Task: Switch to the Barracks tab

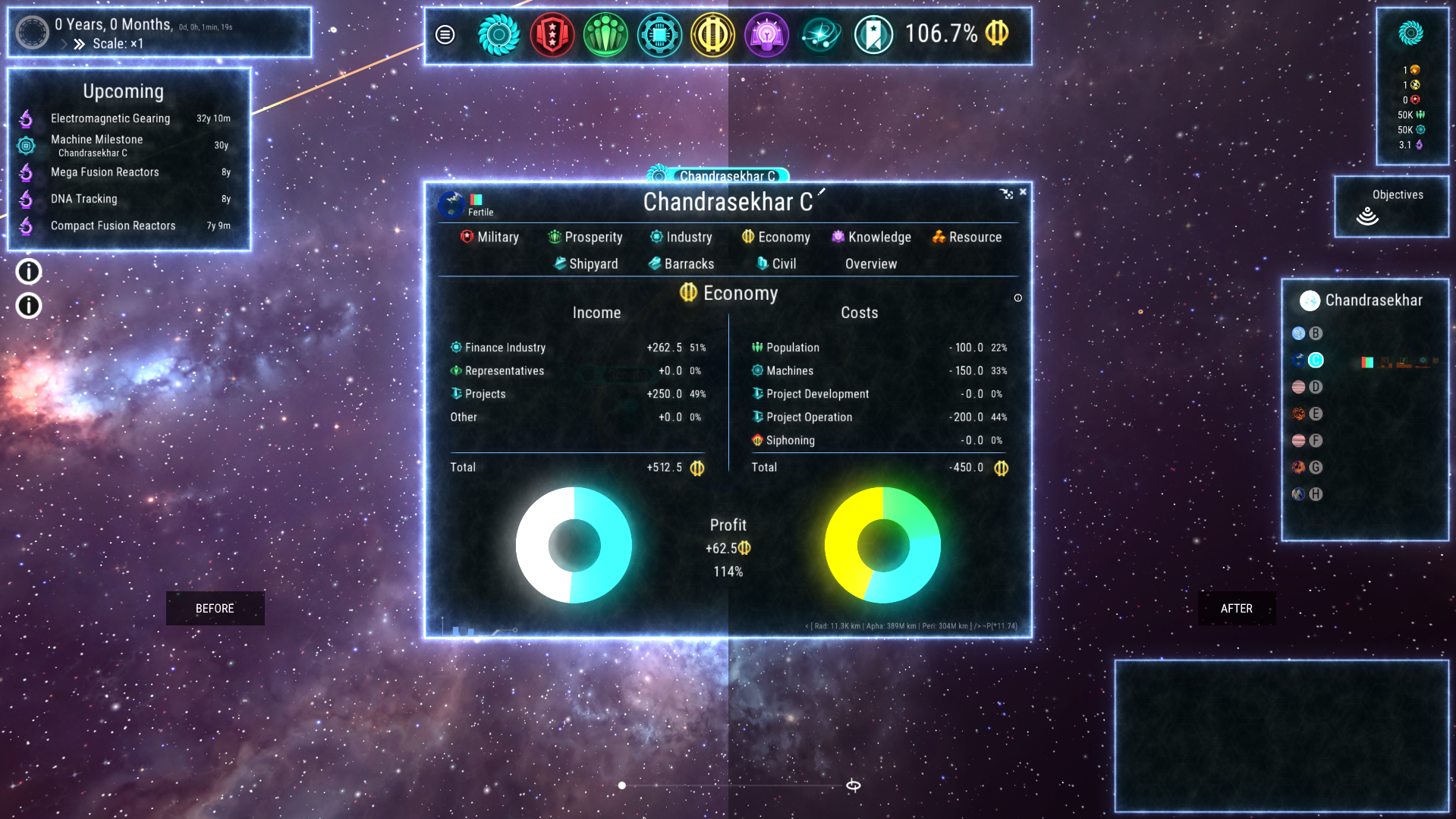Action: [x=681, y=264]
